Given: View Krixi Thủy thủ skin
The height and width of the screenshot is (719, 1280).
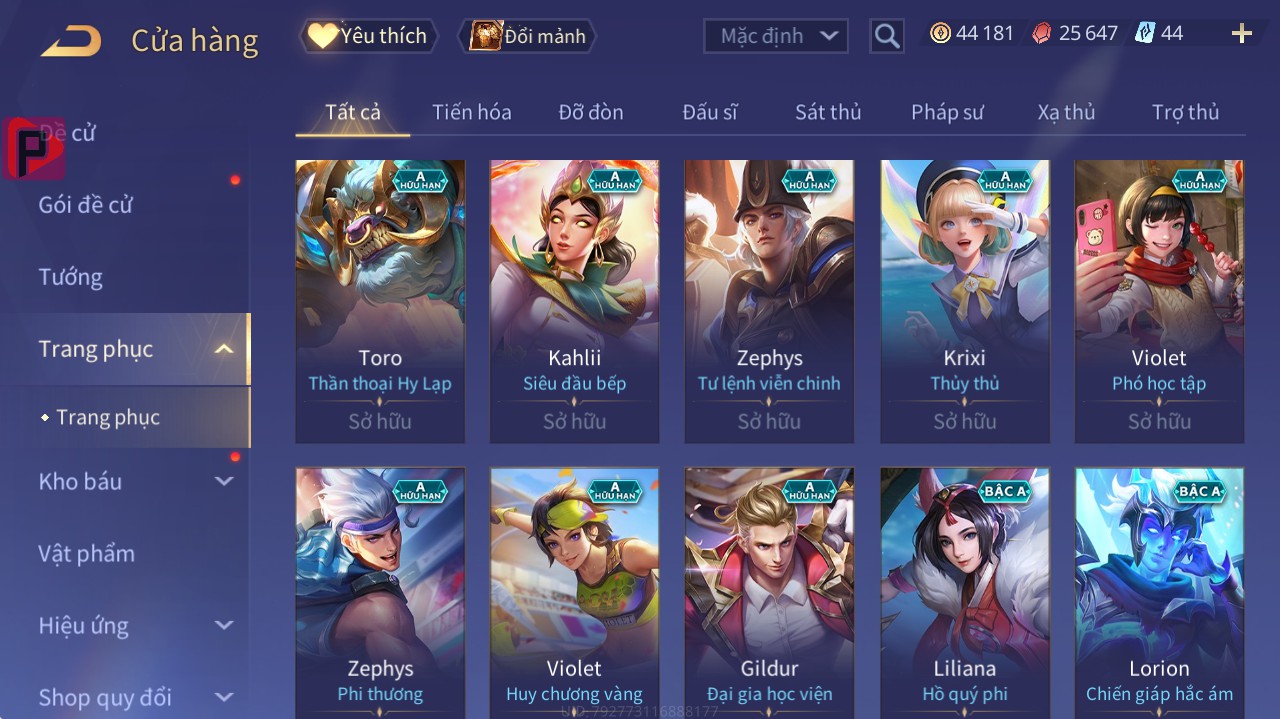Looking at the screenshot, I should [964, 300].
